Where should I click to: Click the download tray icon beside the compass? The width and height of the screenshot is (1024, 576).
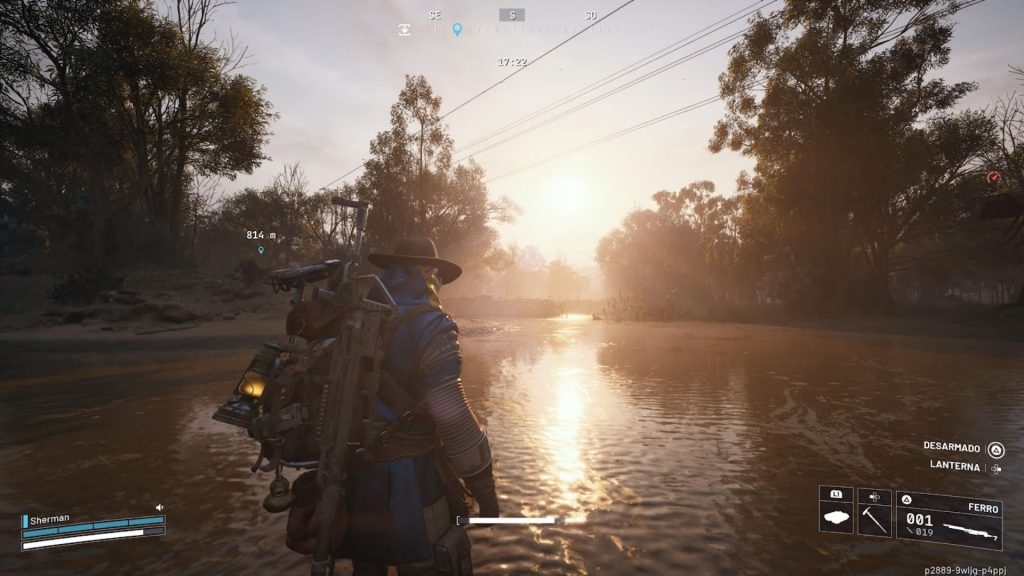coord(404,30)
